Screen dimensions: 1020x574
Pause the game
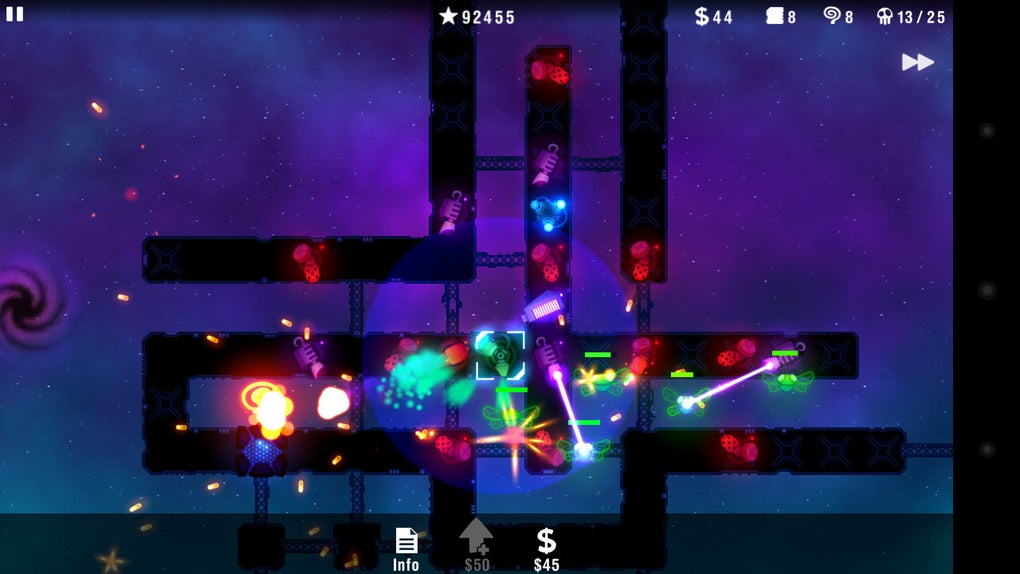coord(15,14)
